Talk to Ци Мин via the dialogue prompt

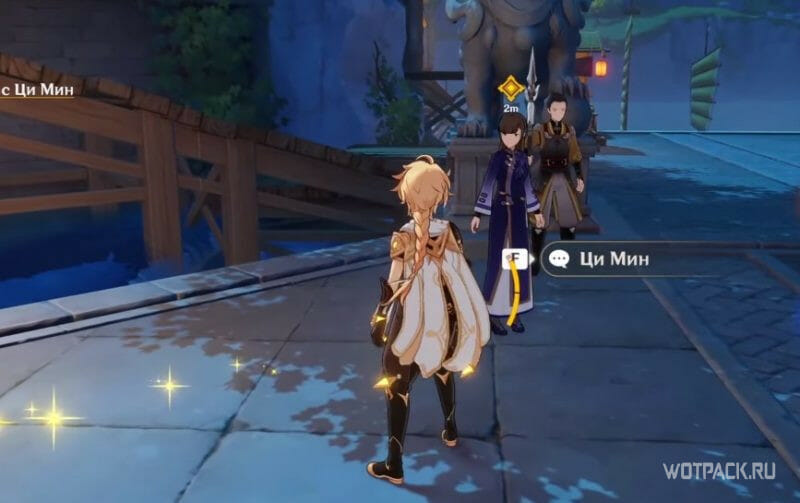(x=612, y=260)
